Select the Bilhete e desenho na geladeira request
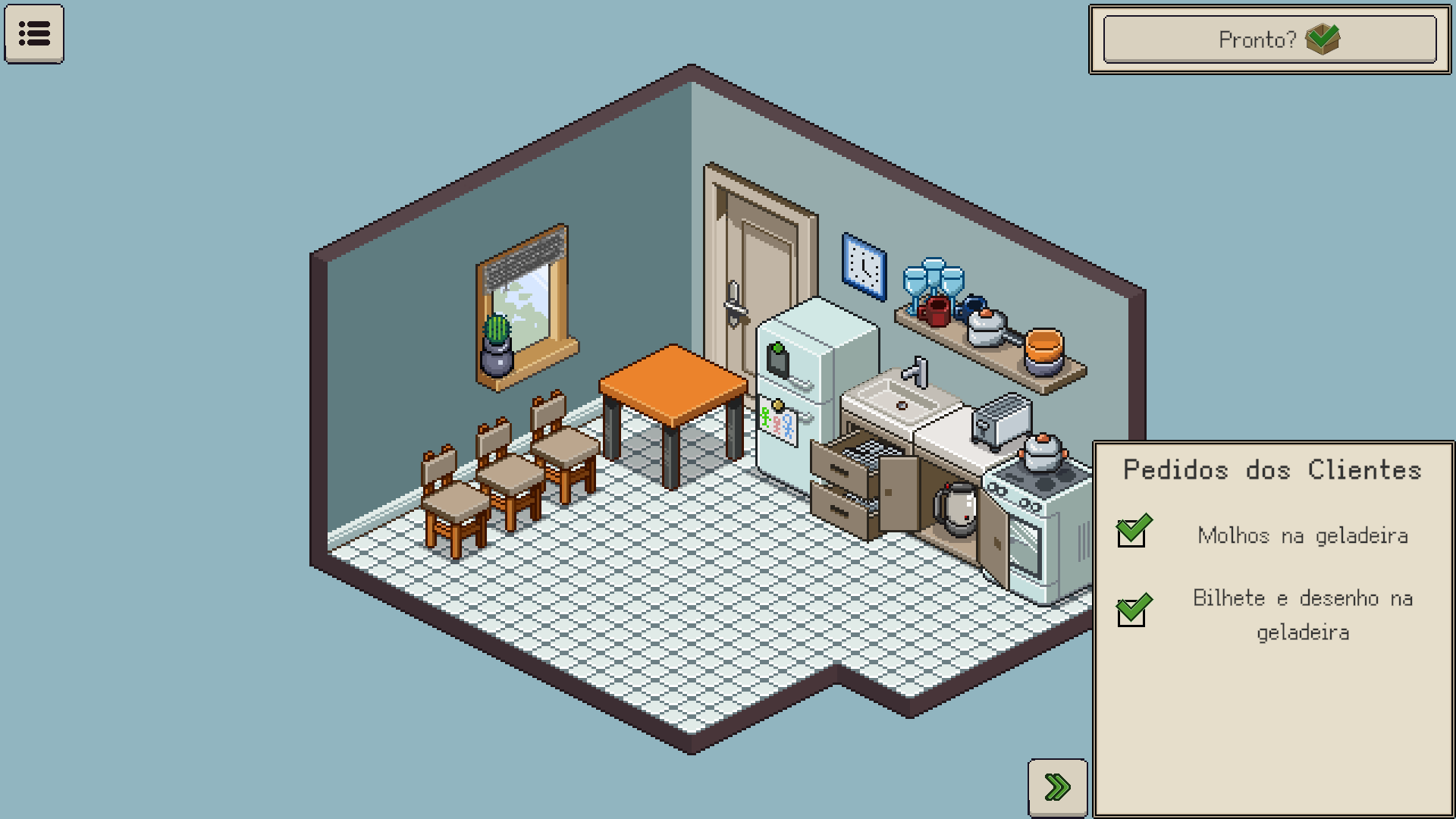This screenshot has width=1456, height=819. click(x=1302, y=614)
